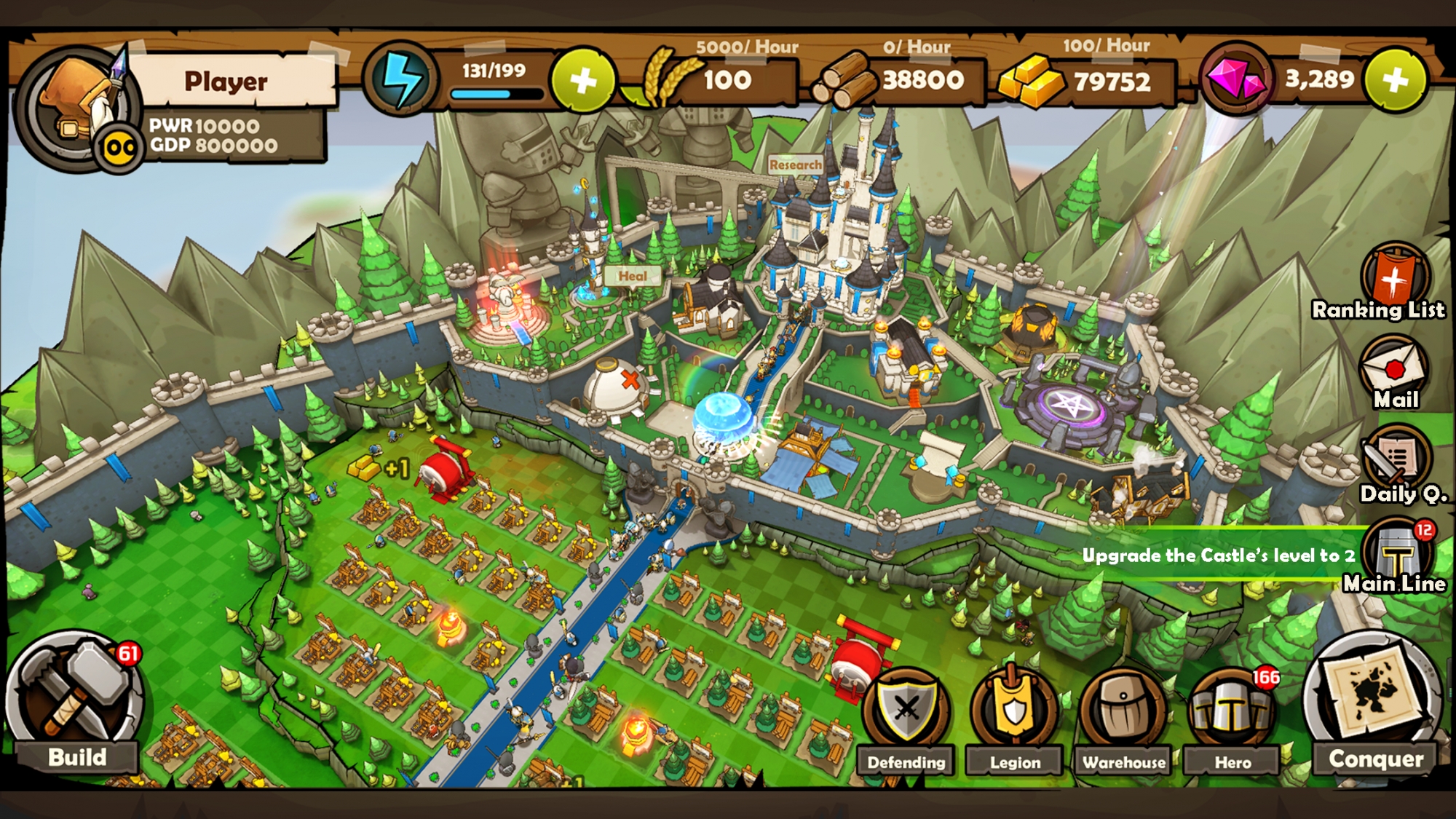Click the Heal building label
The width and height of the screenshot is (1456, 819).
(x=632, y=276)
